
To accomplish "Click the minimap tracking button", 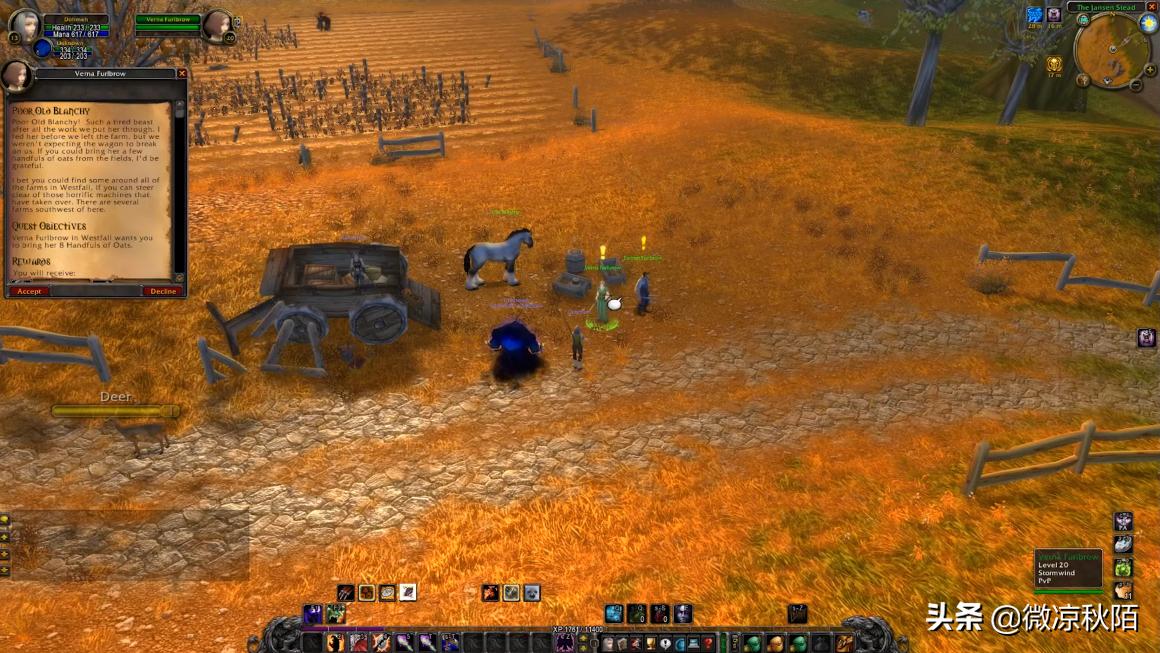I will [x=1083, y=20].
